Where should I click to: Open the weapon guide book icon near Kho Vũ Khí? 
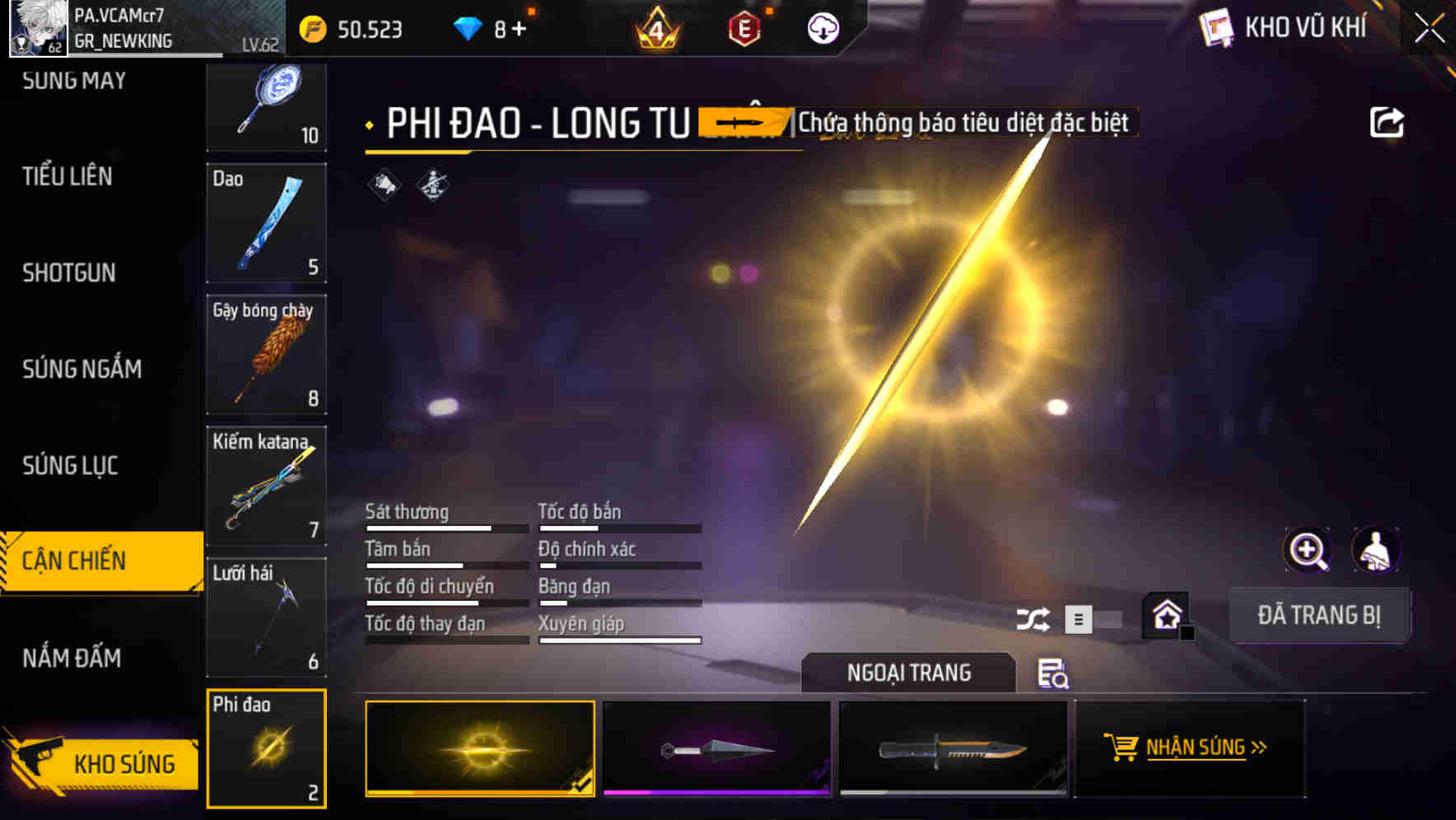tap(1215, 27)
